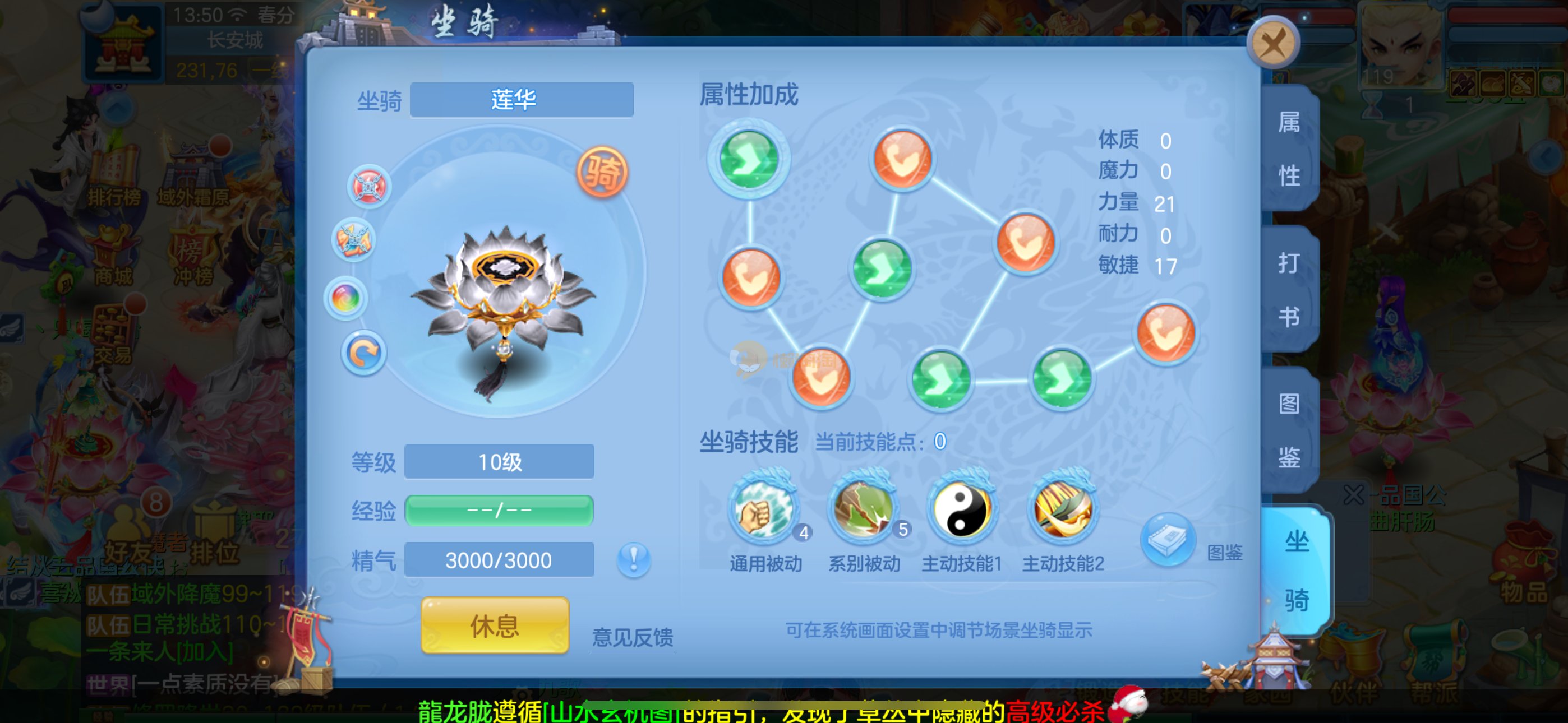Click the yellow 休息 rest button

pyautogui.click(x=494, y=625)
